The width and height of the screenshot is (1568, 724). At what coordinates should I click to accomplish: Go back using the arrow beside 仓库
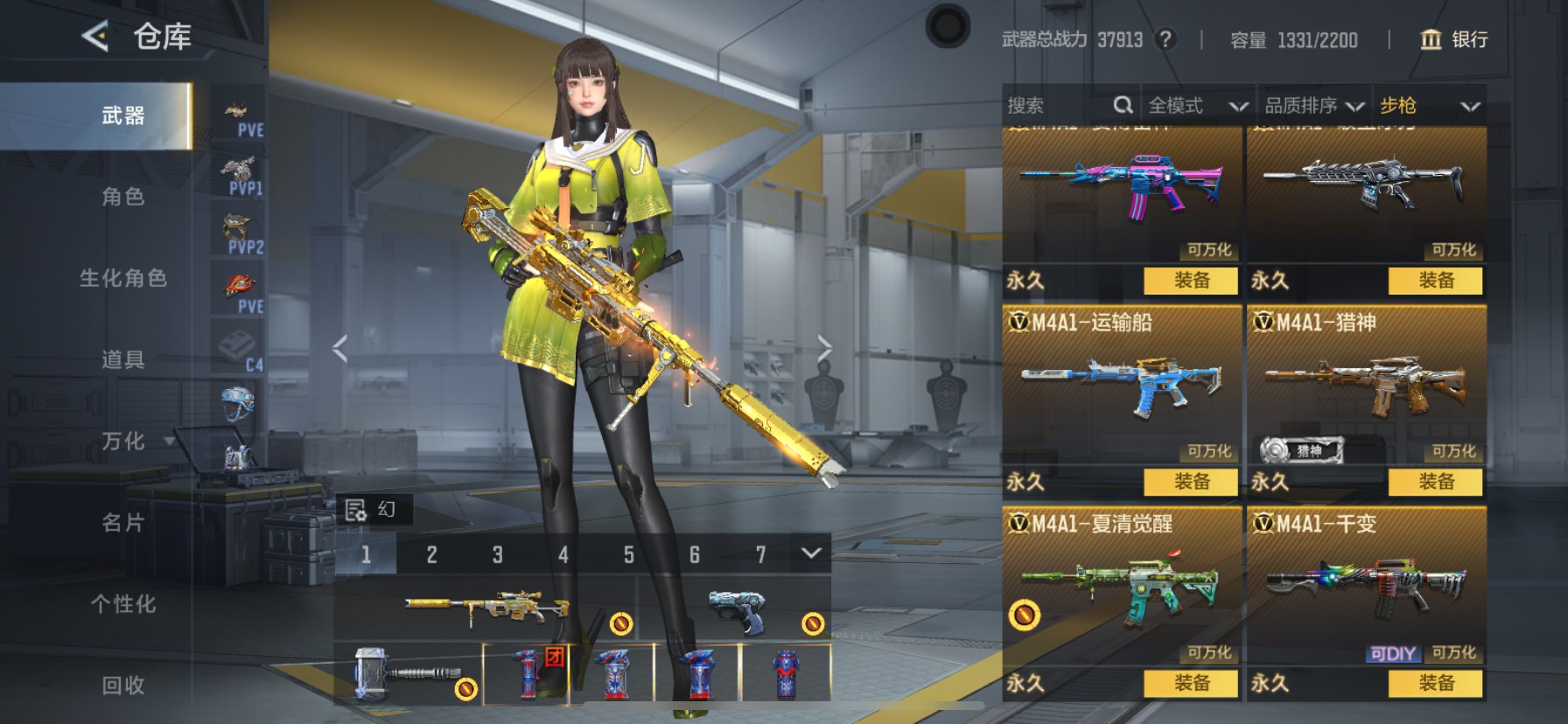tap(94, 36)
